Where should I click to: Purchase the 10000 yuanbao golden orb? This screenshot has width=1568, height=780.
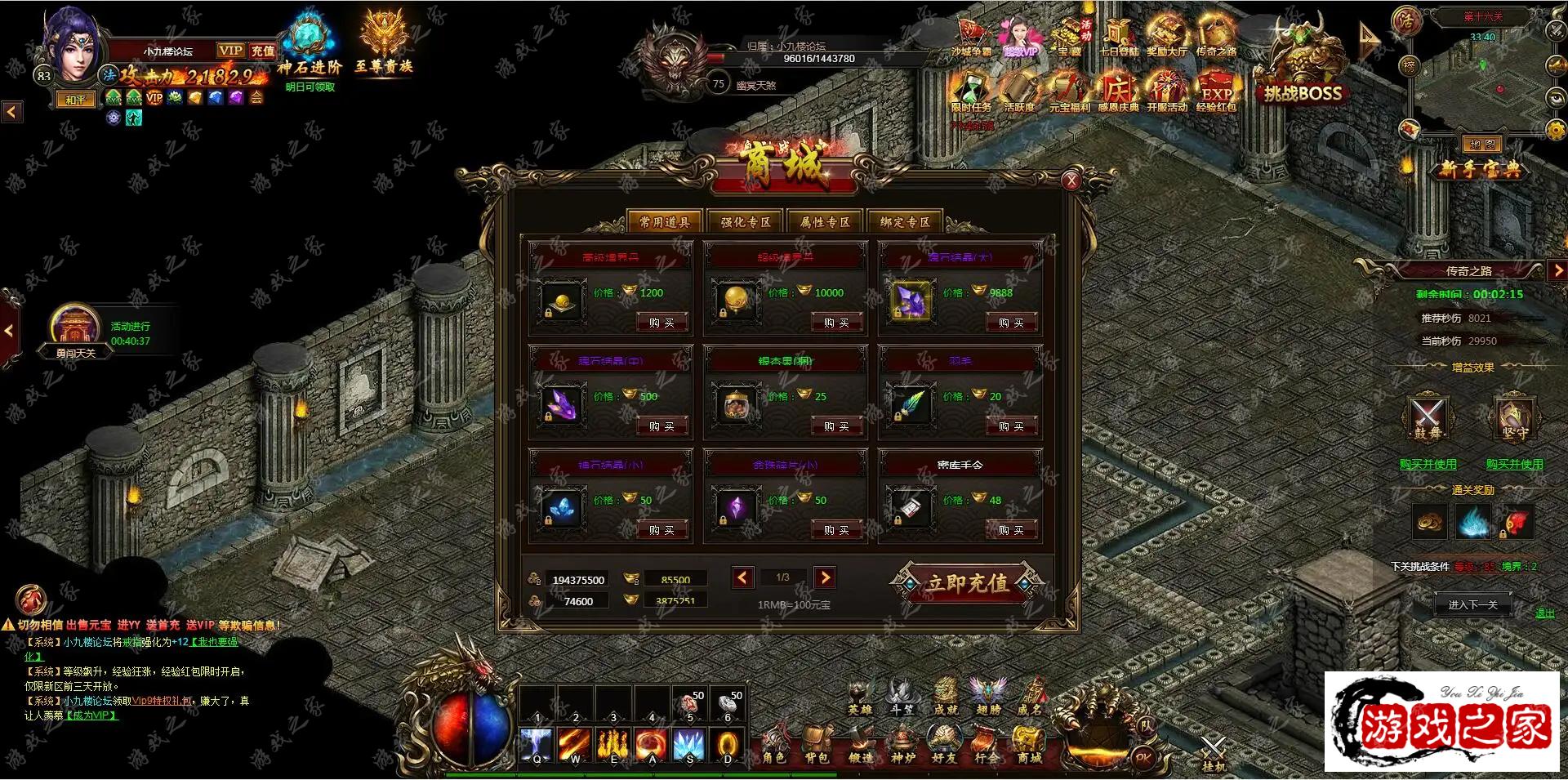point(836,323)
